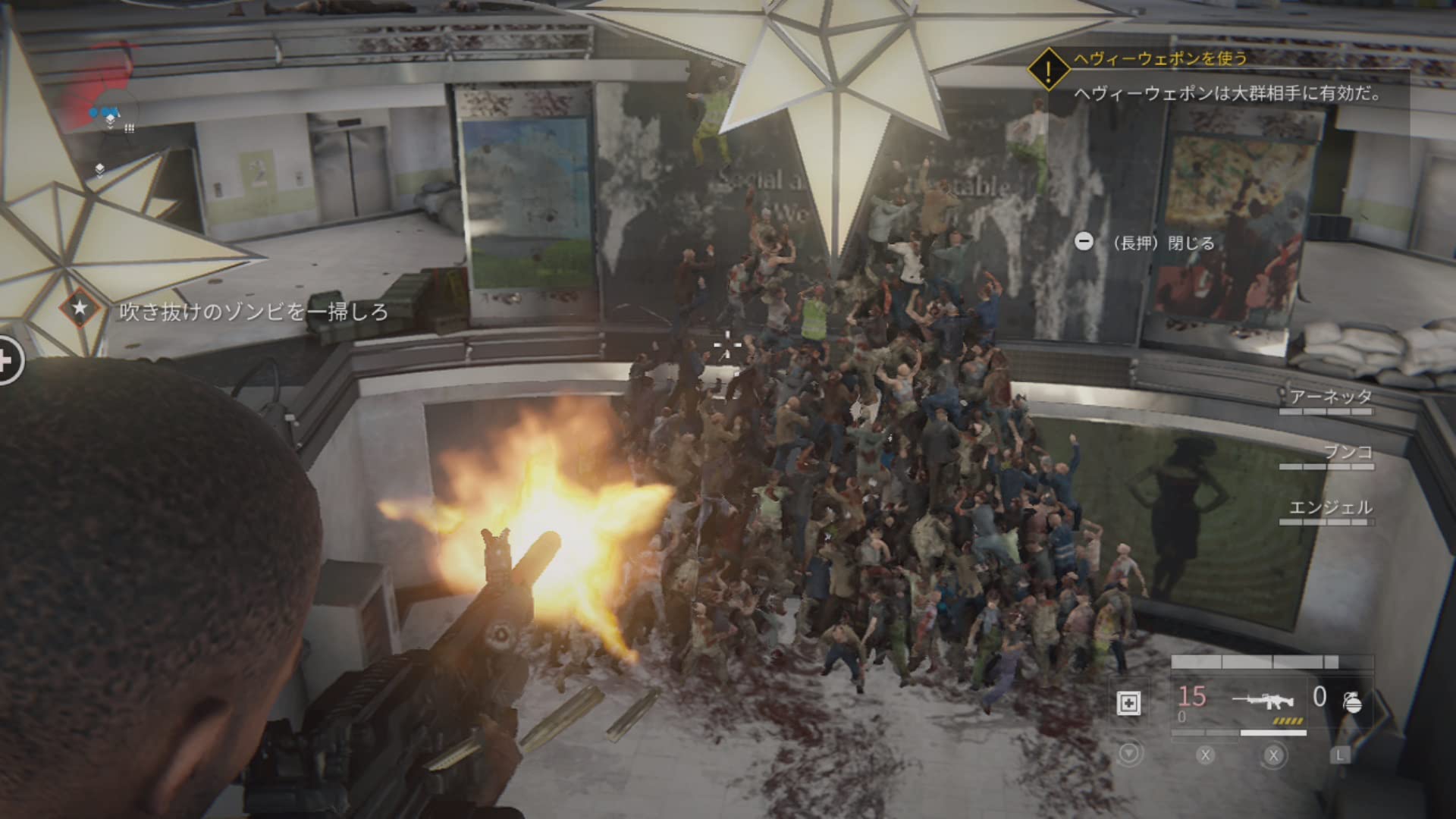This screenshot has width=1456, height=819.
Task: Click the ヘヴィーウェポンを使う tutorial title
Action: pos(1160,58)
